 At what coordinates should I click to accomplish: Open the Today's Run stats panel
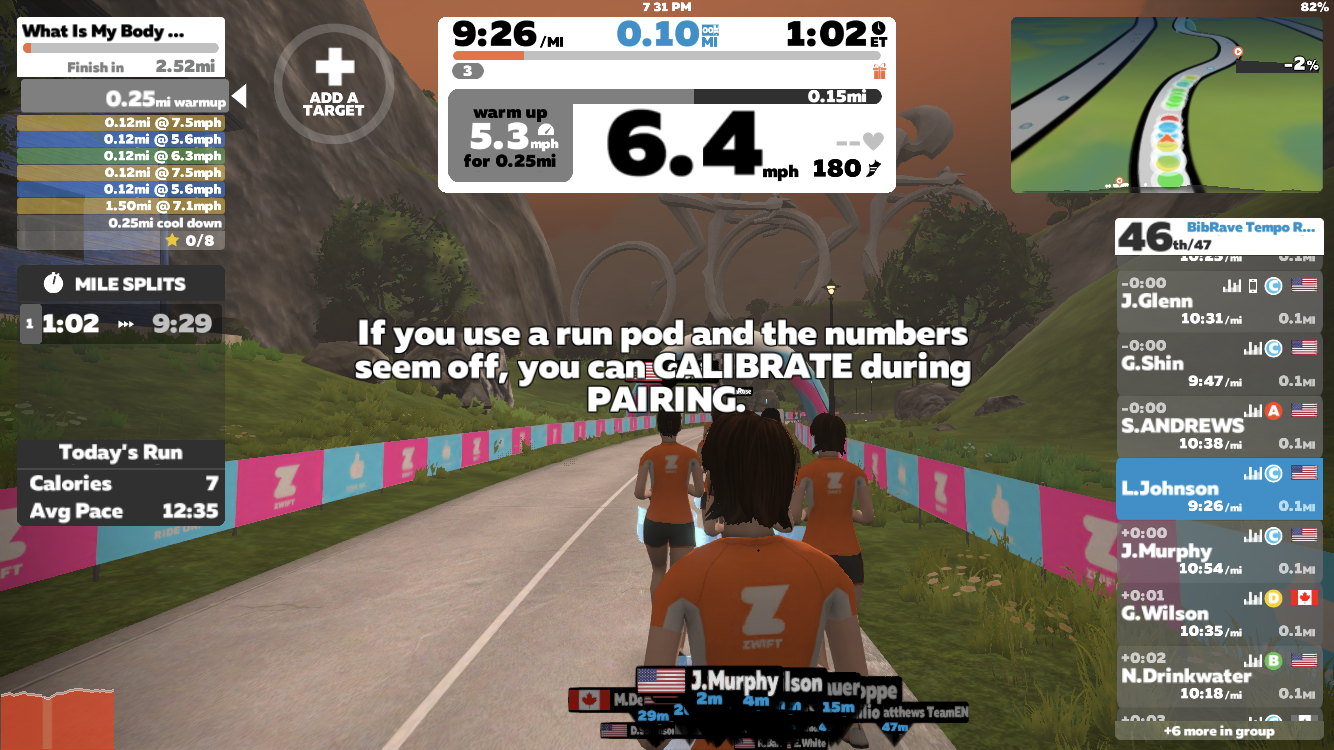coord(120,483)
